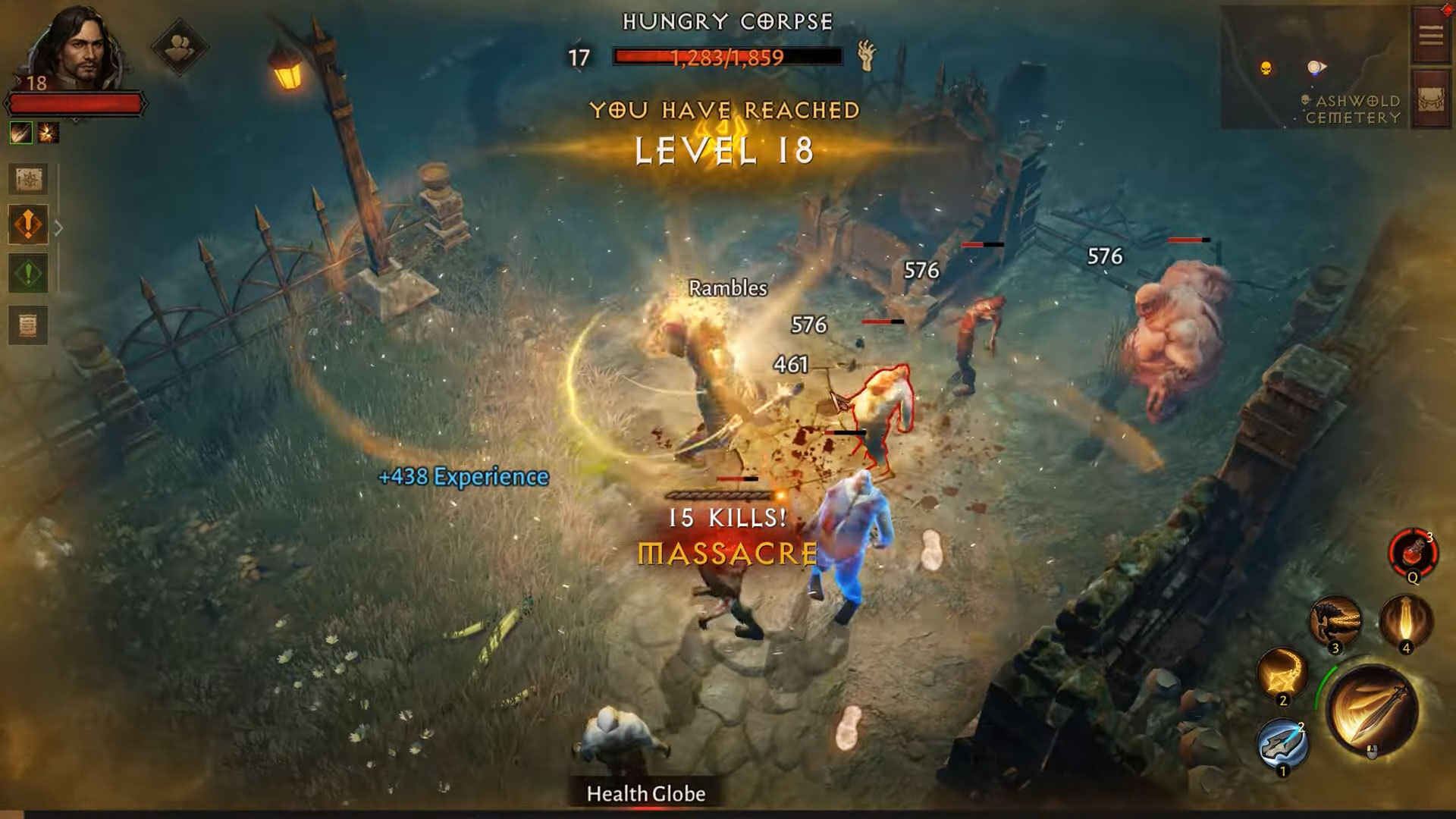Open the compass map scroll icon
The height and width of the screenshot is (819, 1456).
[x=29, y=179]
